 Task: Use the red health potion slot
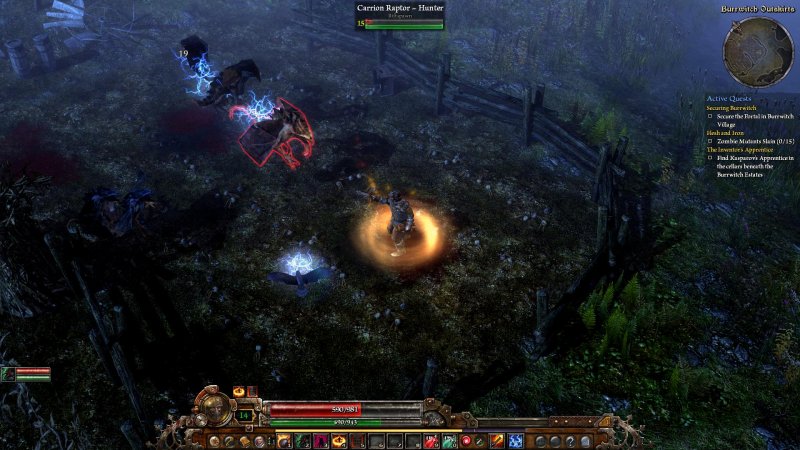(429, 441)
